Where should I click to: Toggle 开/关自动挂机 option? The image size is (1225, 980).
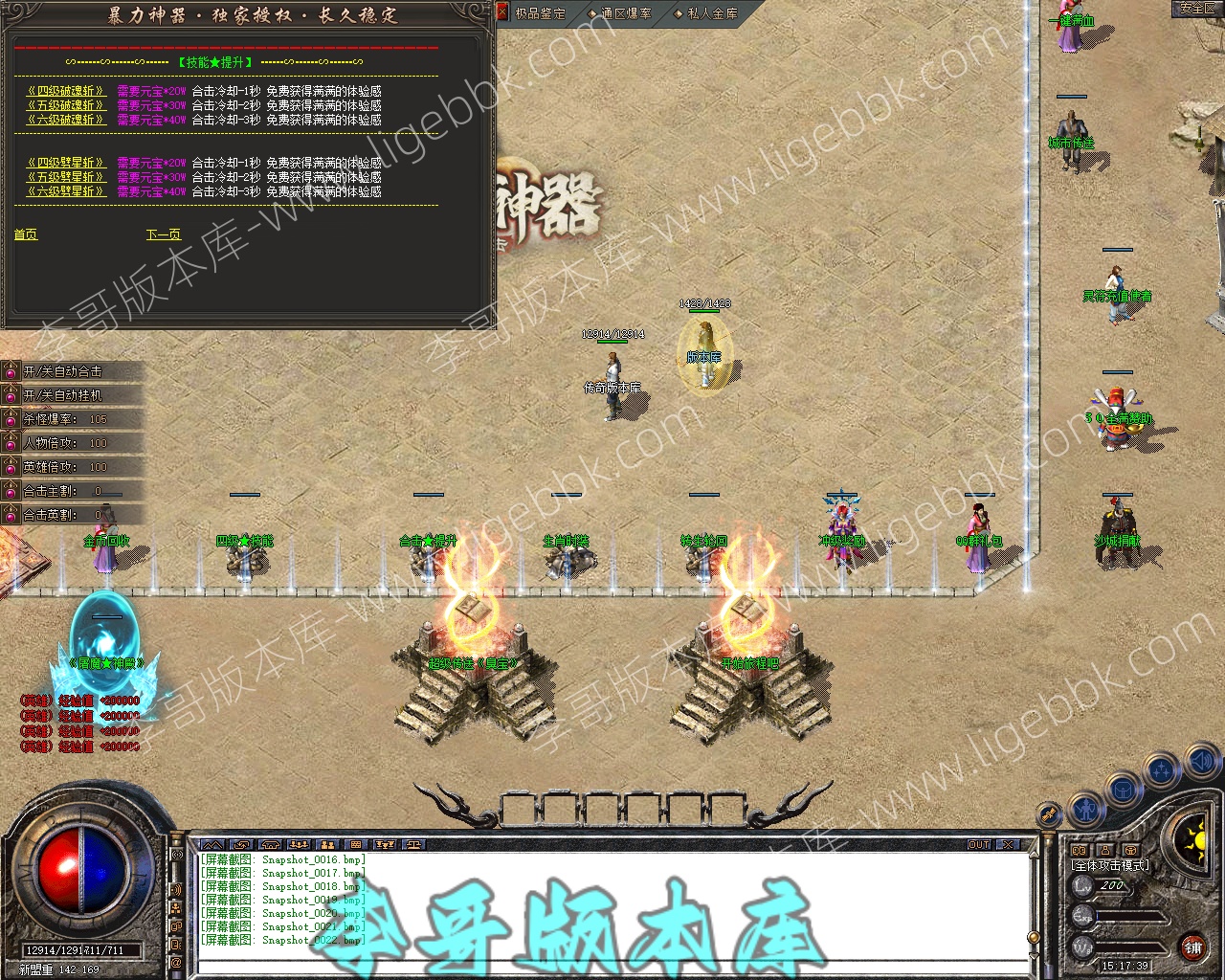tap(63, 395)
